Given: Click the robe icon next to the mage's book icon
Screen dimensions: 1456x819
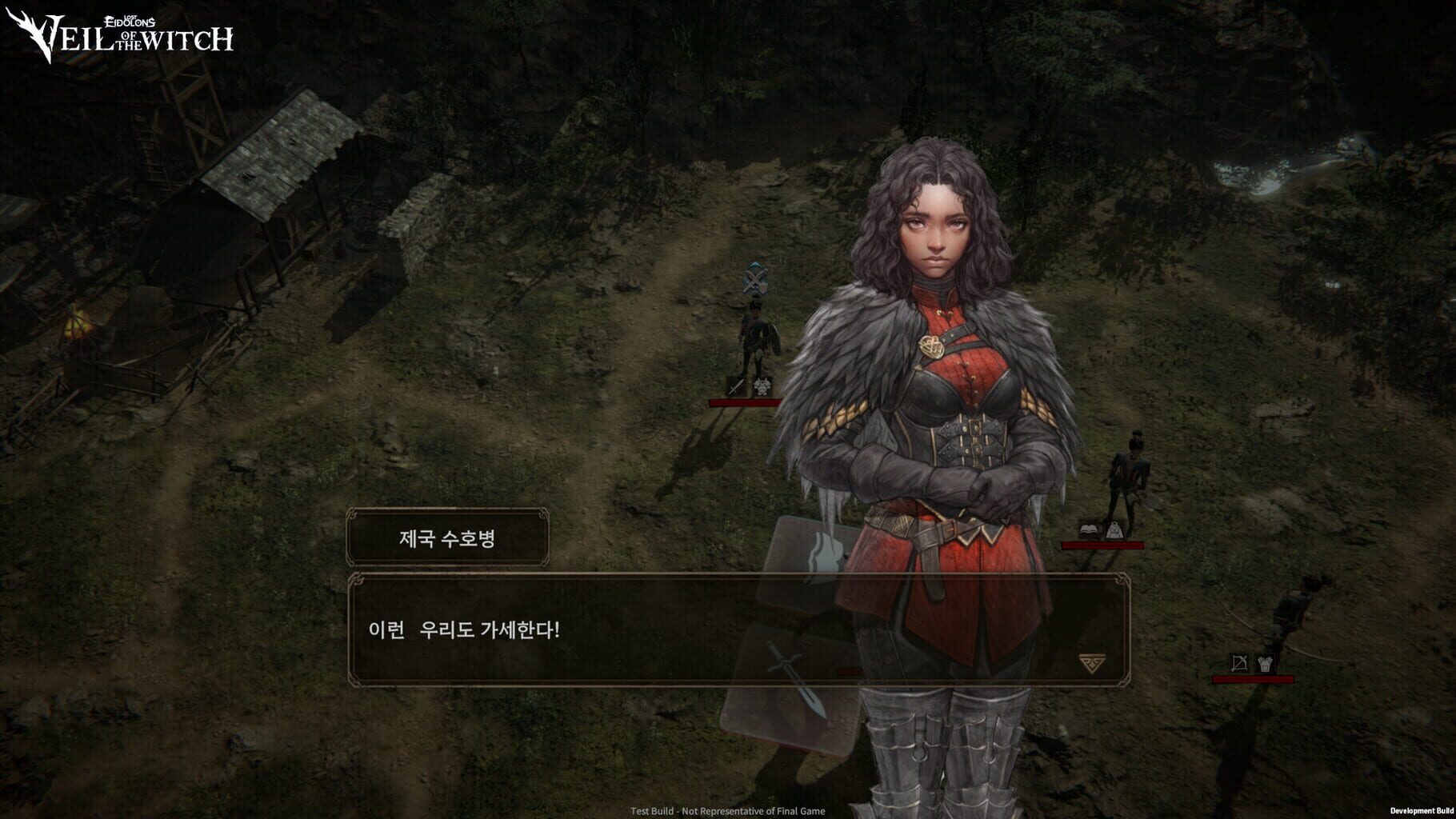Looking at the screenshot, I should 1114,531.
